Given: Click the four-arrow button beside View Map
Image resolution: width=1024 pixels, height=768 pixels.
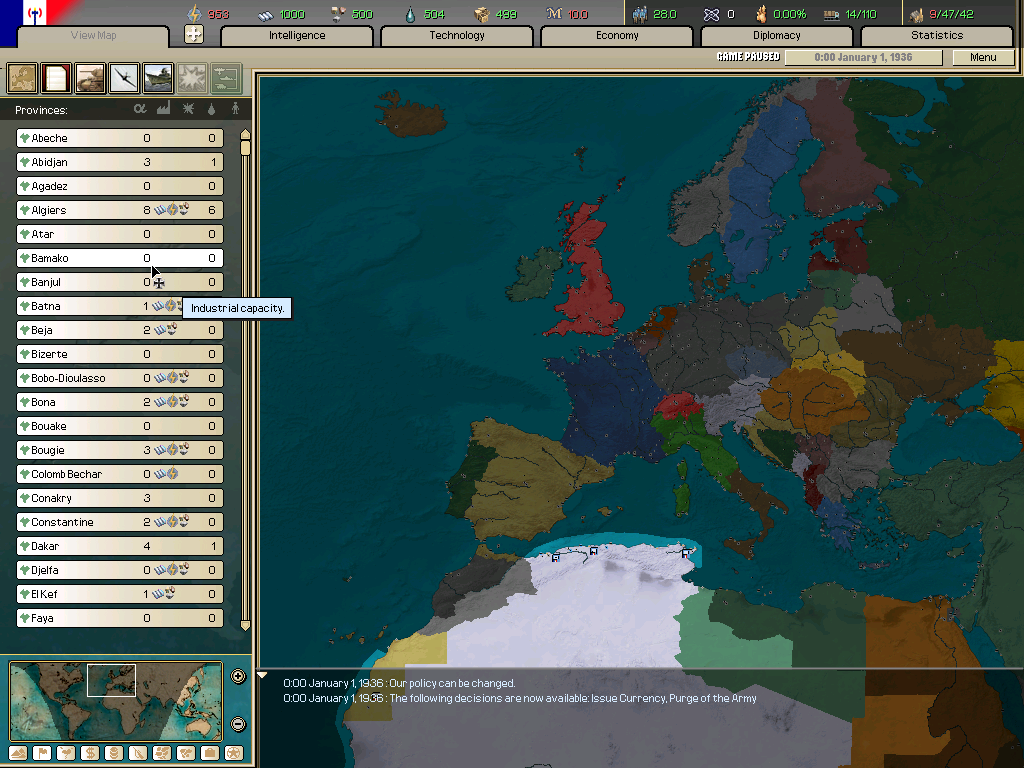Looking at the screenshot, I should [x=194, y=34].
